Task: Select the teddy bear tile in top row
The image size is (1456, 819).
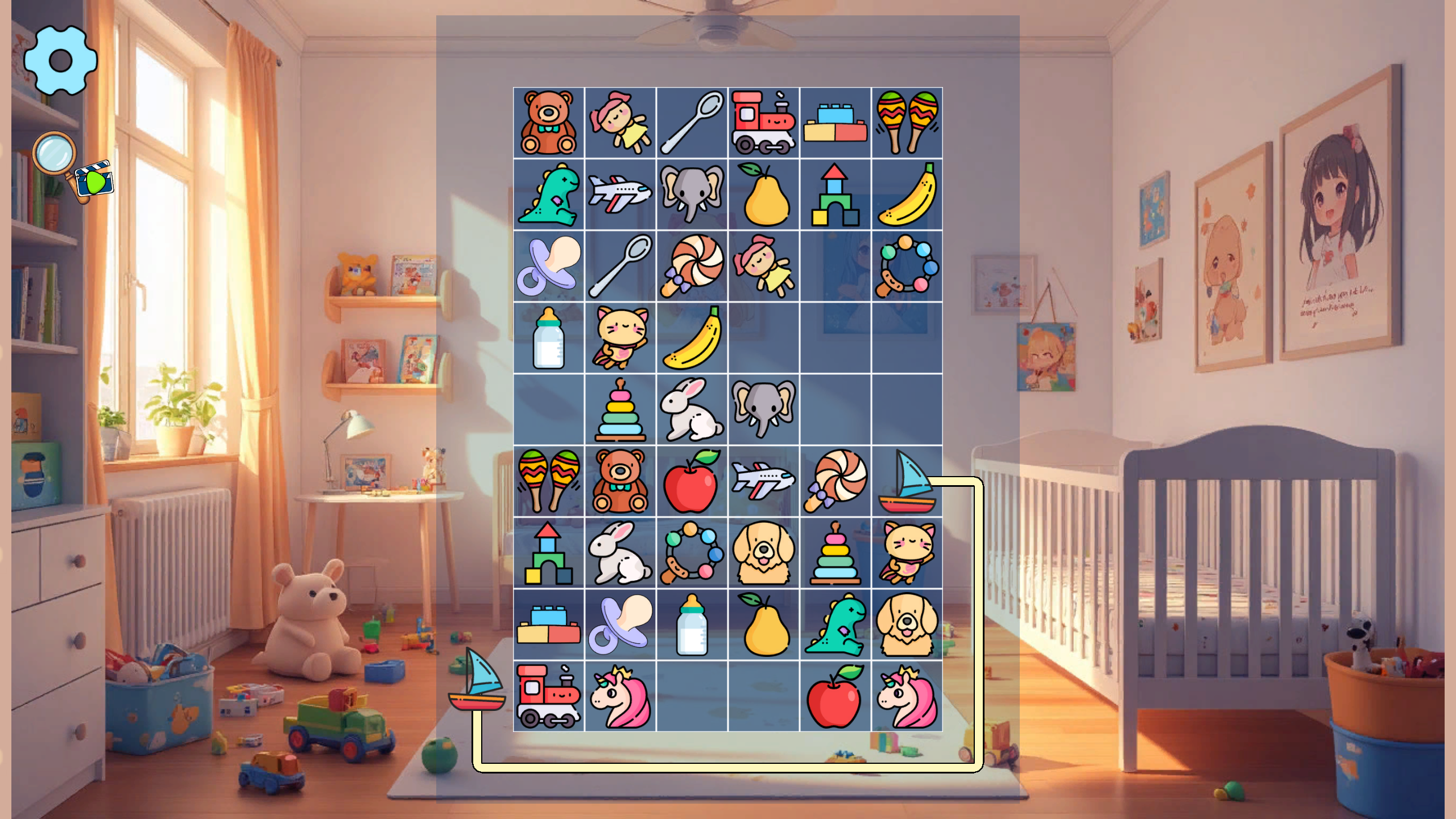Action: pos(548,121)
